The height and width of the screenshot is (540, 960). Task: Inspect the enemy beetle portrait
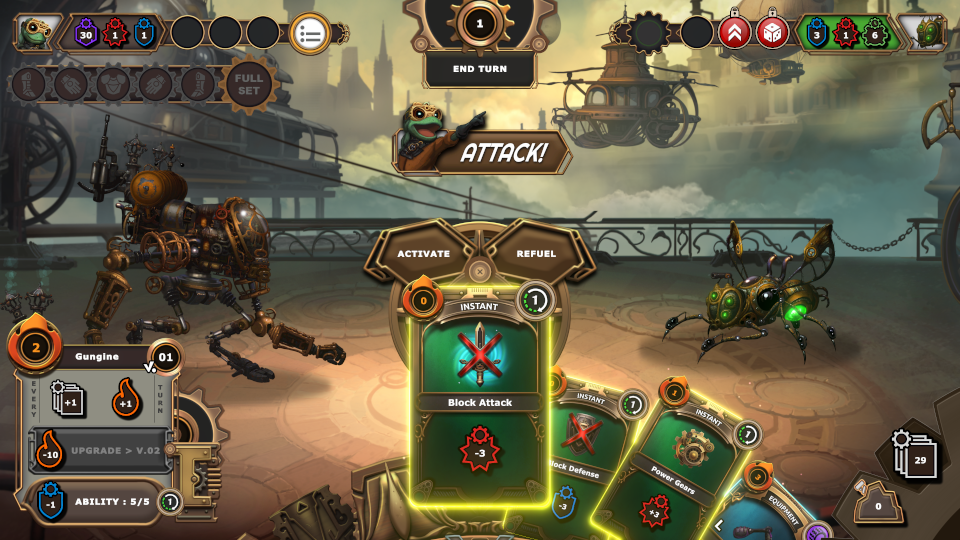pyautogui.click(x=922, y=33)
